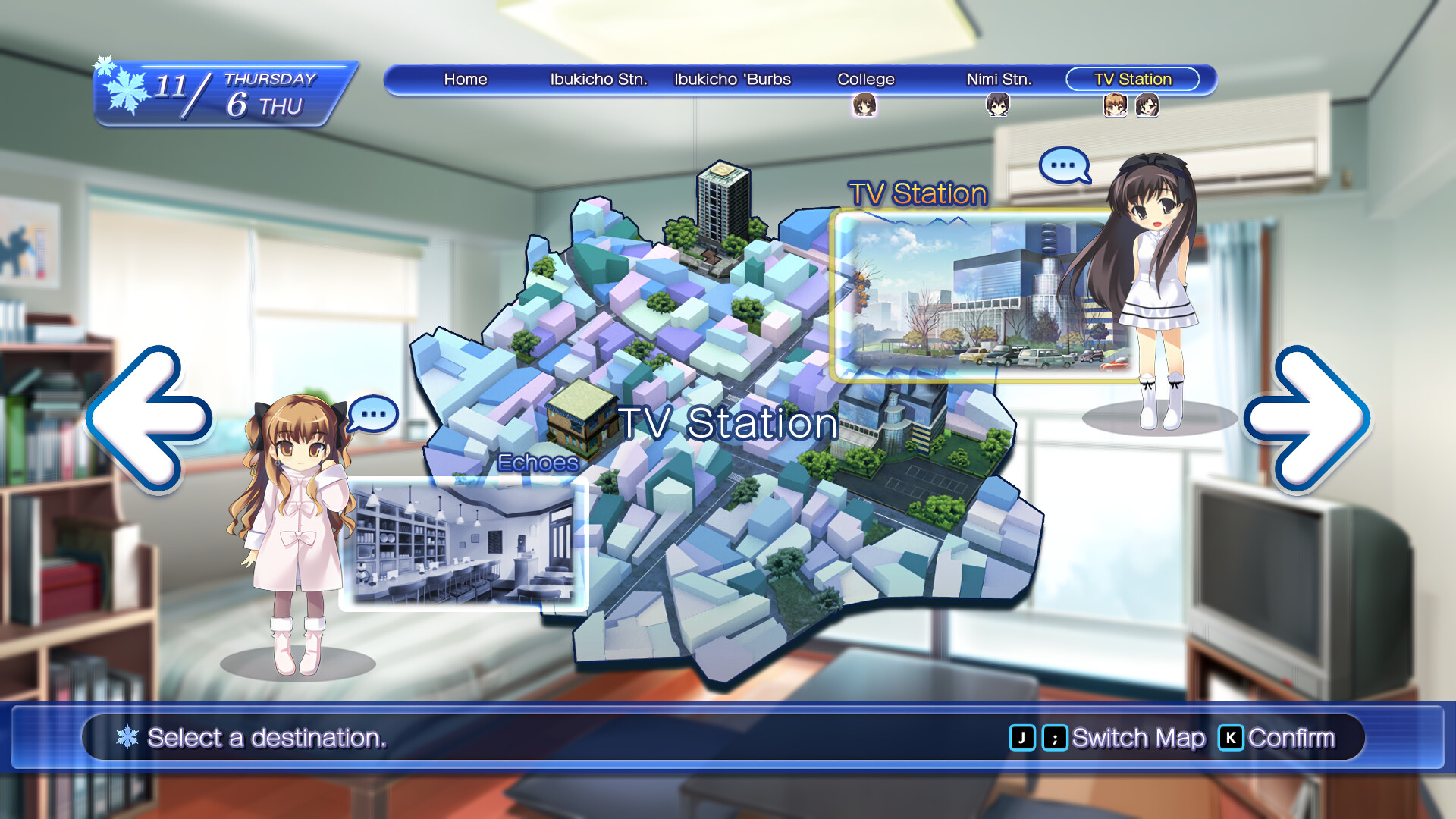Click the speech bubble above the brown-haired chibi
This screenshot has height=819, width=1456.
(x=373, y=415)
